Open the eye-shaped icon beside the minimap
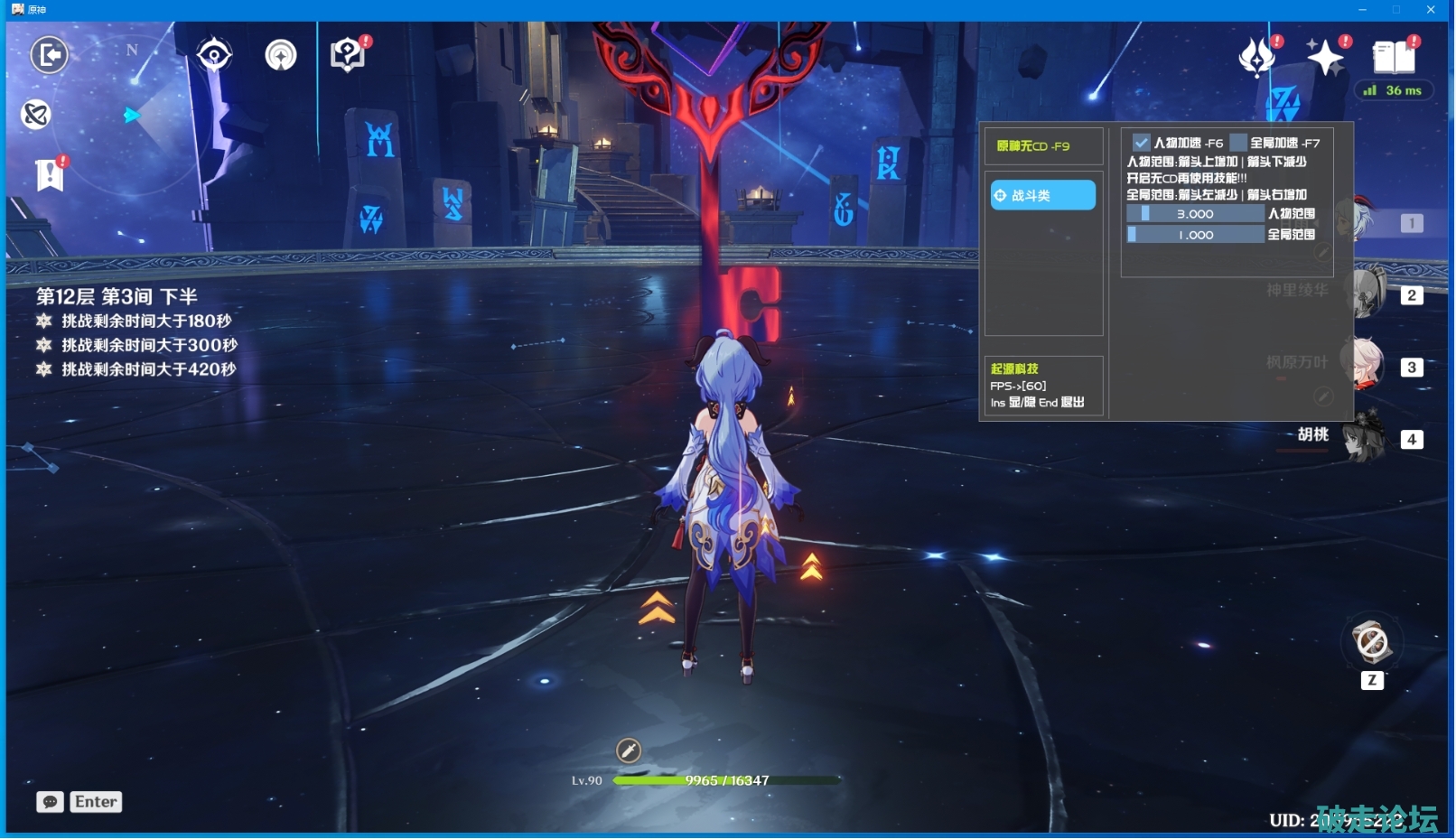Image resolution: width=1456 pixels, height=839 pixels. point(214,55)
